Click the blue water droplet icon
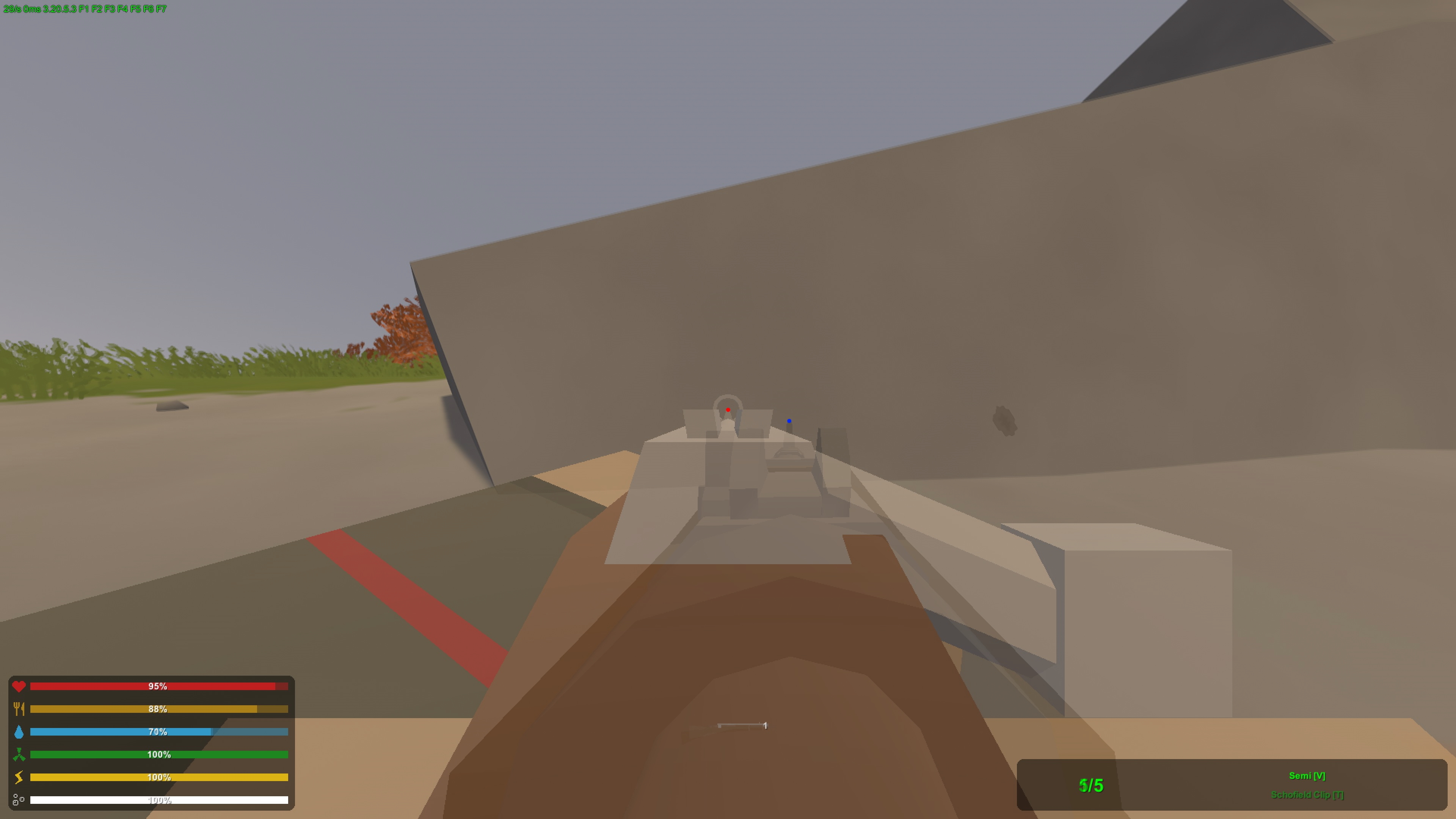This screenshot has height=819, width=1456. [19, 732]
